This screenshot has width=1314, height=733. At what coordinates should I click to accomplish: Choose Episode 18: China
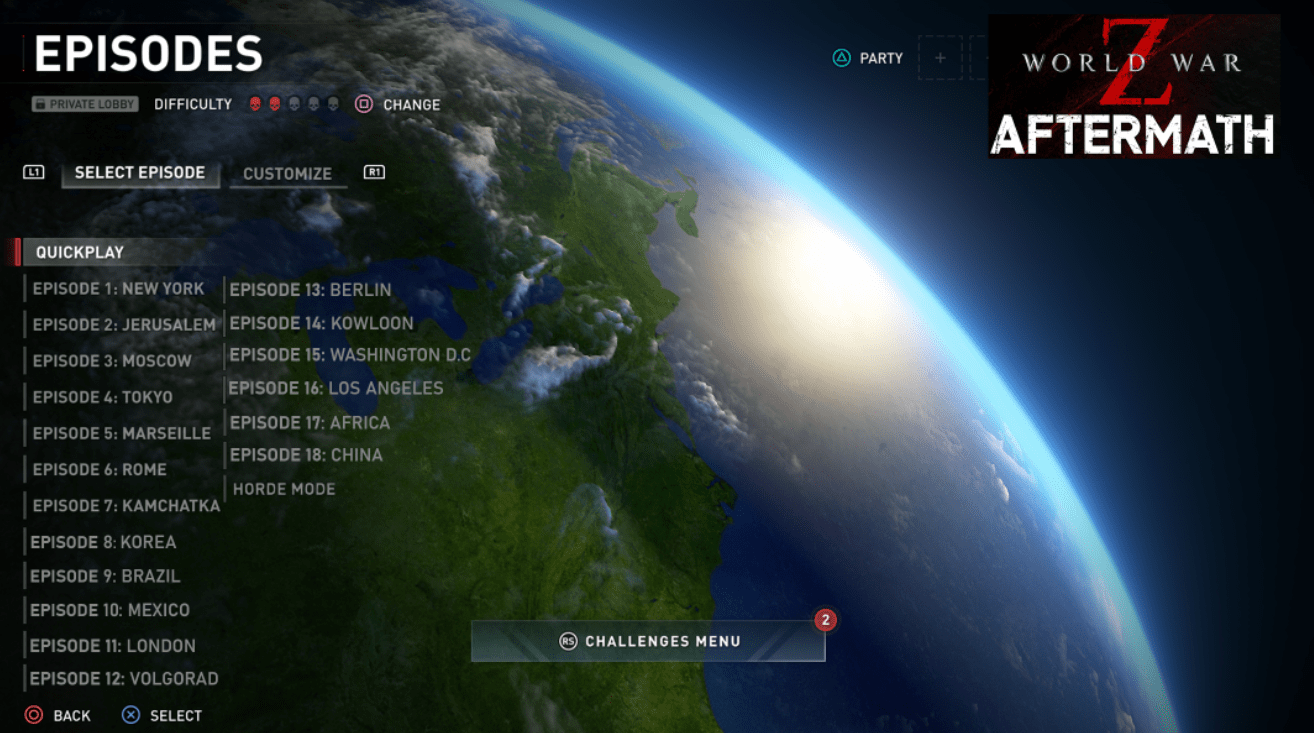[x=306, y=455]
